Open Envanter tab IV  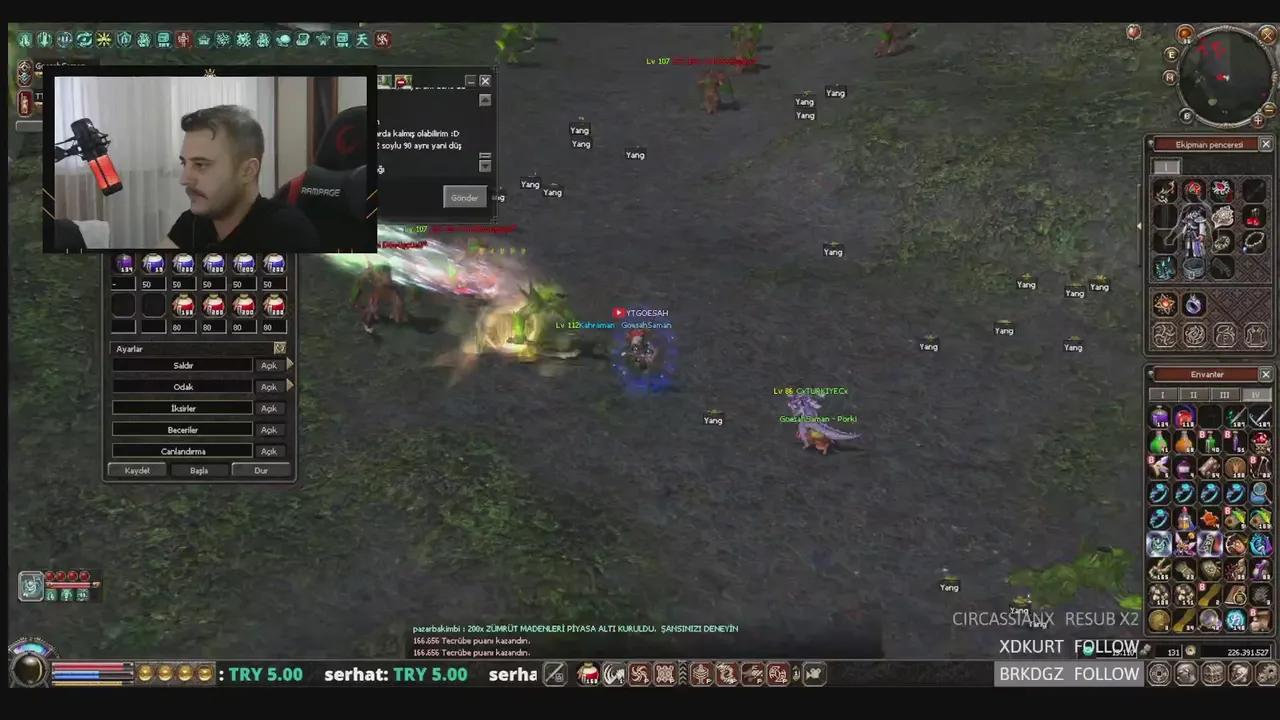(x=1255, y=395)
